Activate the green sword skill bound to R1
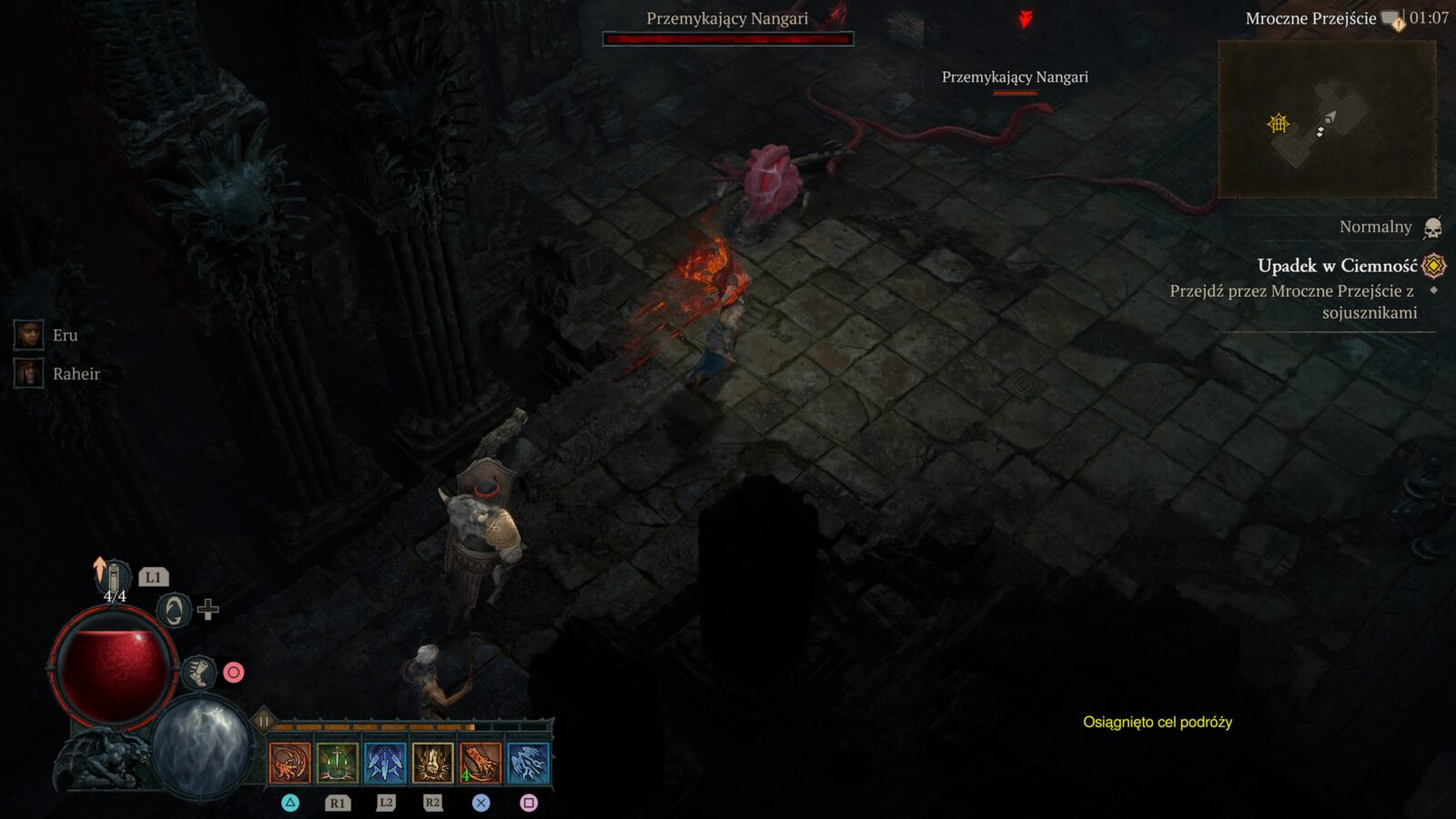 pyautogui.click(x=339, y=764)
